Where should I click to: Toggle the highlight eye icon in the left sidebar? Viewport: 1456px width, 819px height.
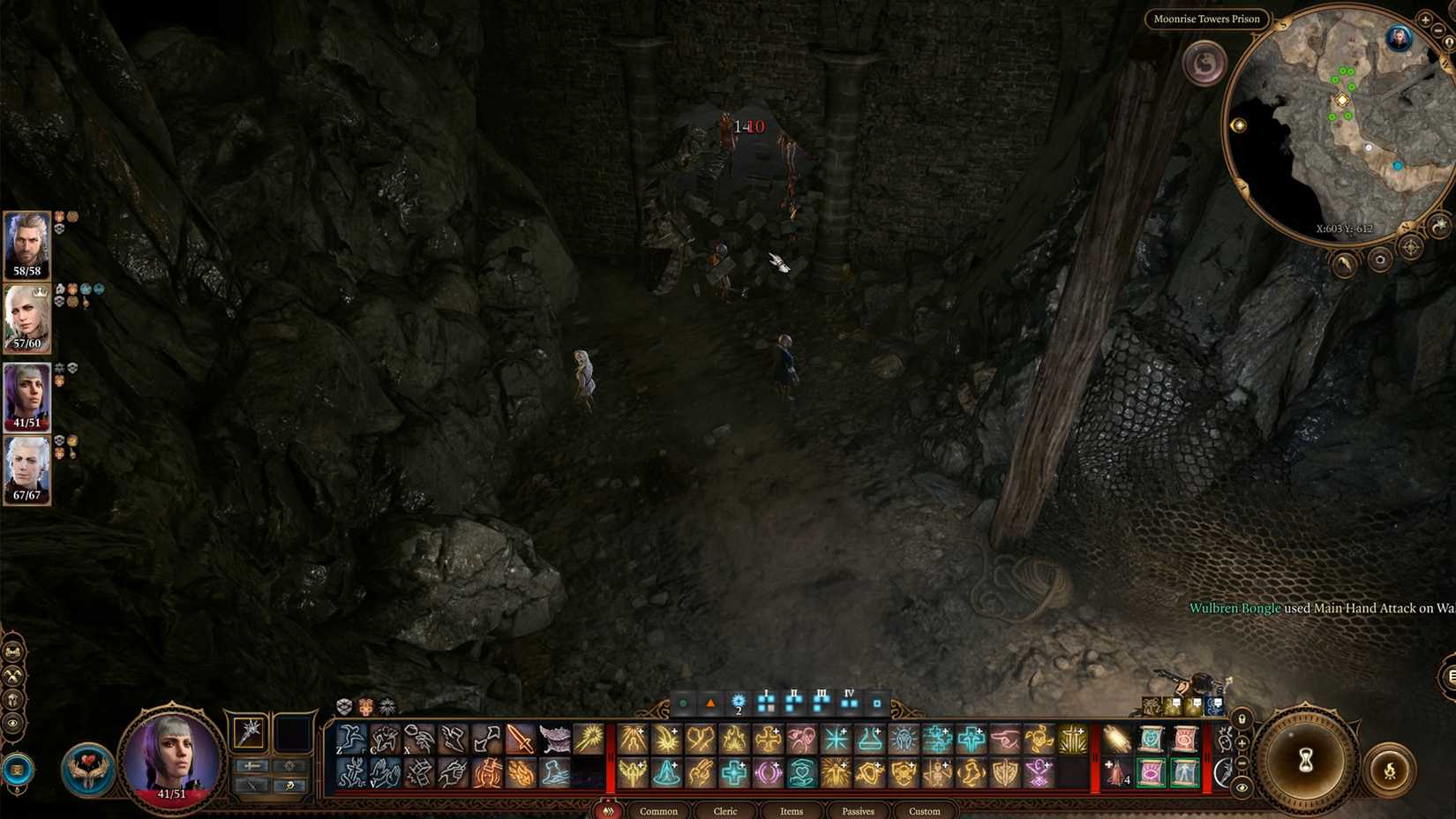tap(12, 724)
